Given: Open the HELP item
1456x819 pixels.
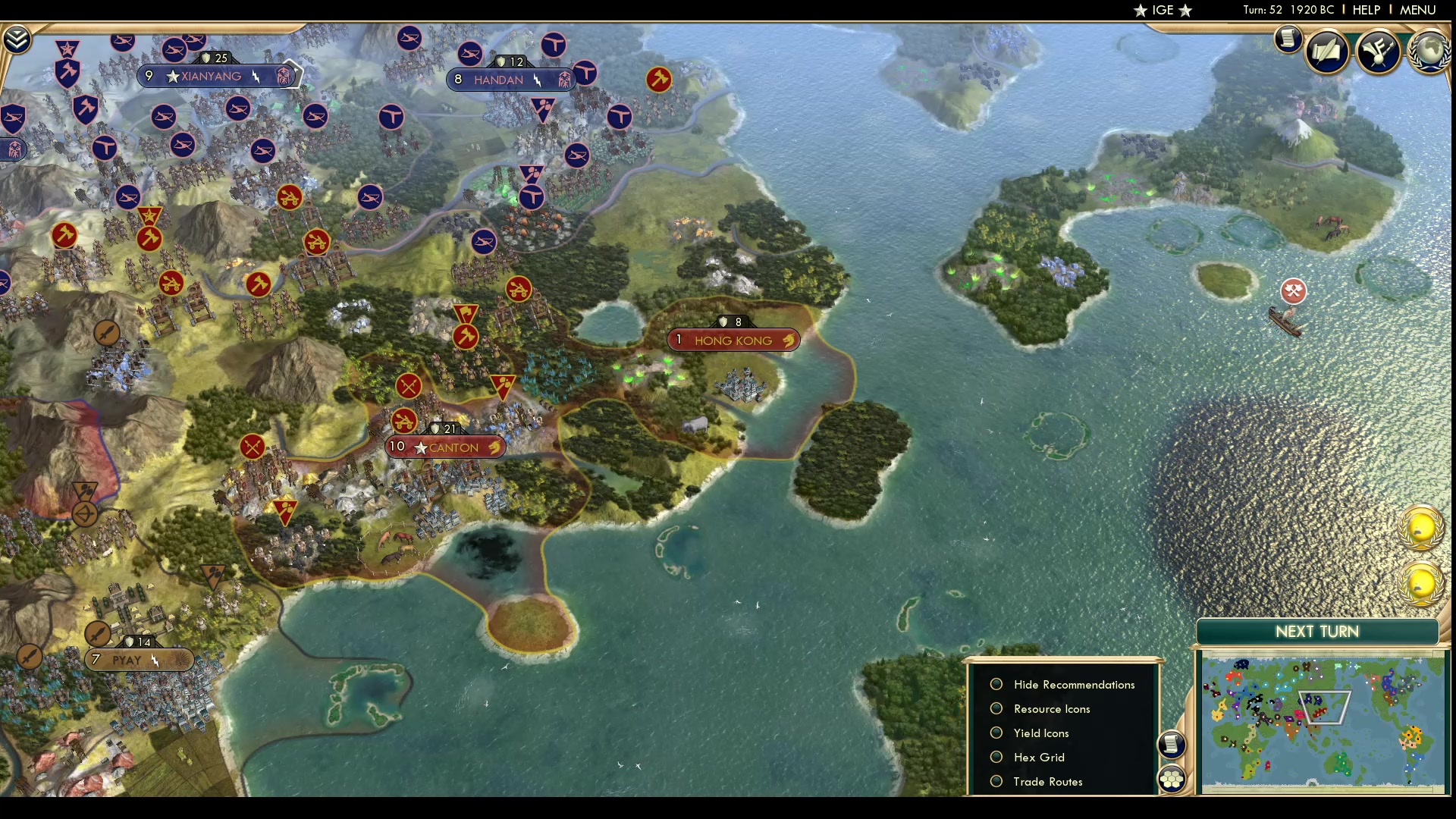Looking at the screenshot, I should [1365, 10].
